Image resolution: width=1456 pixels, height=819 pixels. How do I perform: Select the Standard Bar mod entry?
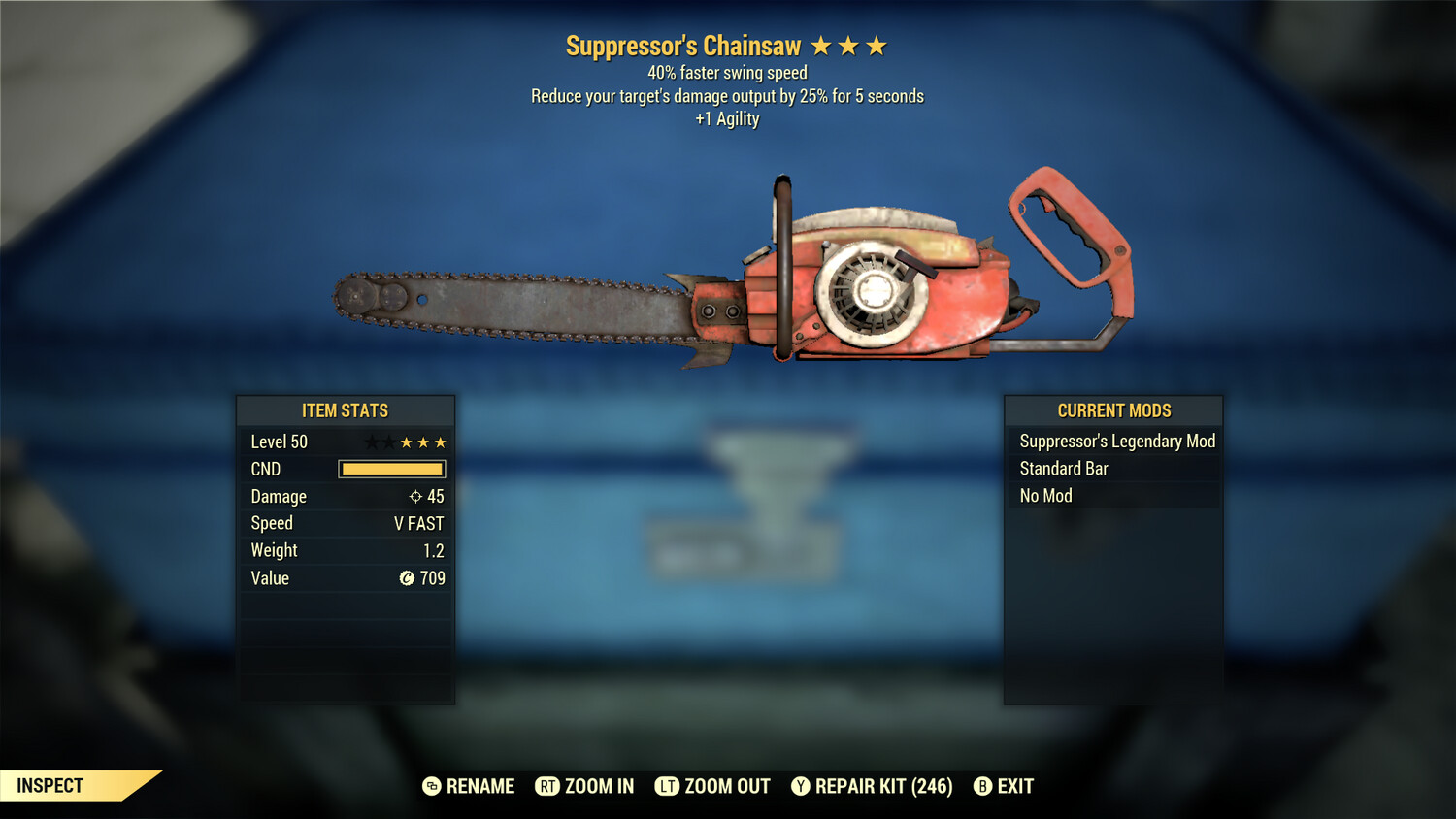[1063, 469]
